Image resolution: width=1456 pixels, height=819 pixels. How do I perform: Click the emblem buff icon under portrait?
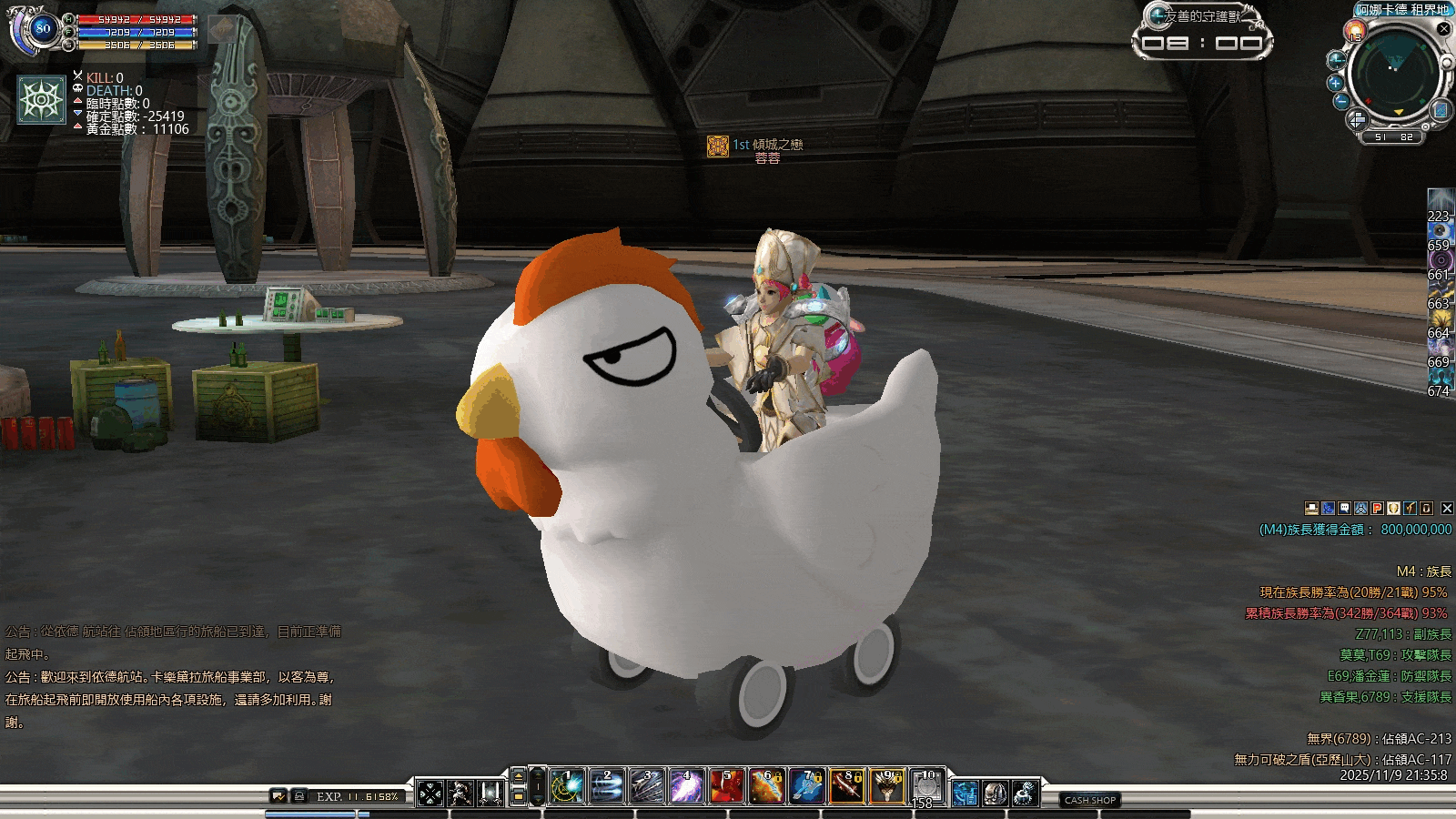(x=42, y=99)
